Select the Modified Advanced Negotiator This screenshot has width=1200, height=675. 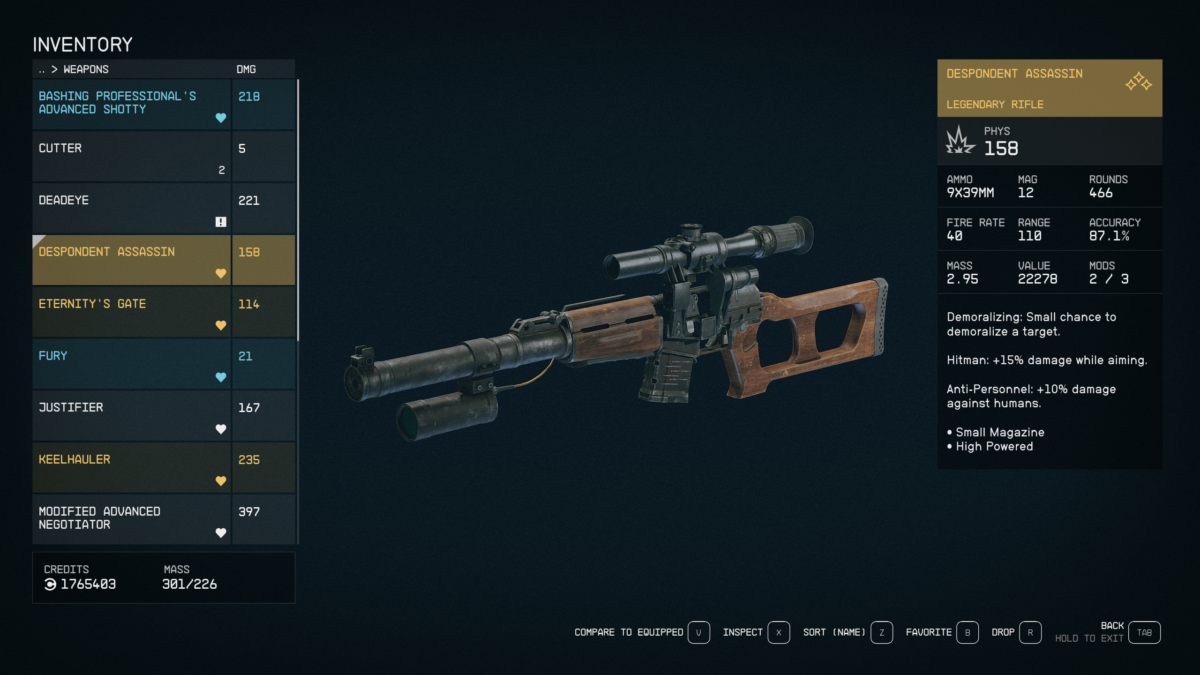[132, 519]
